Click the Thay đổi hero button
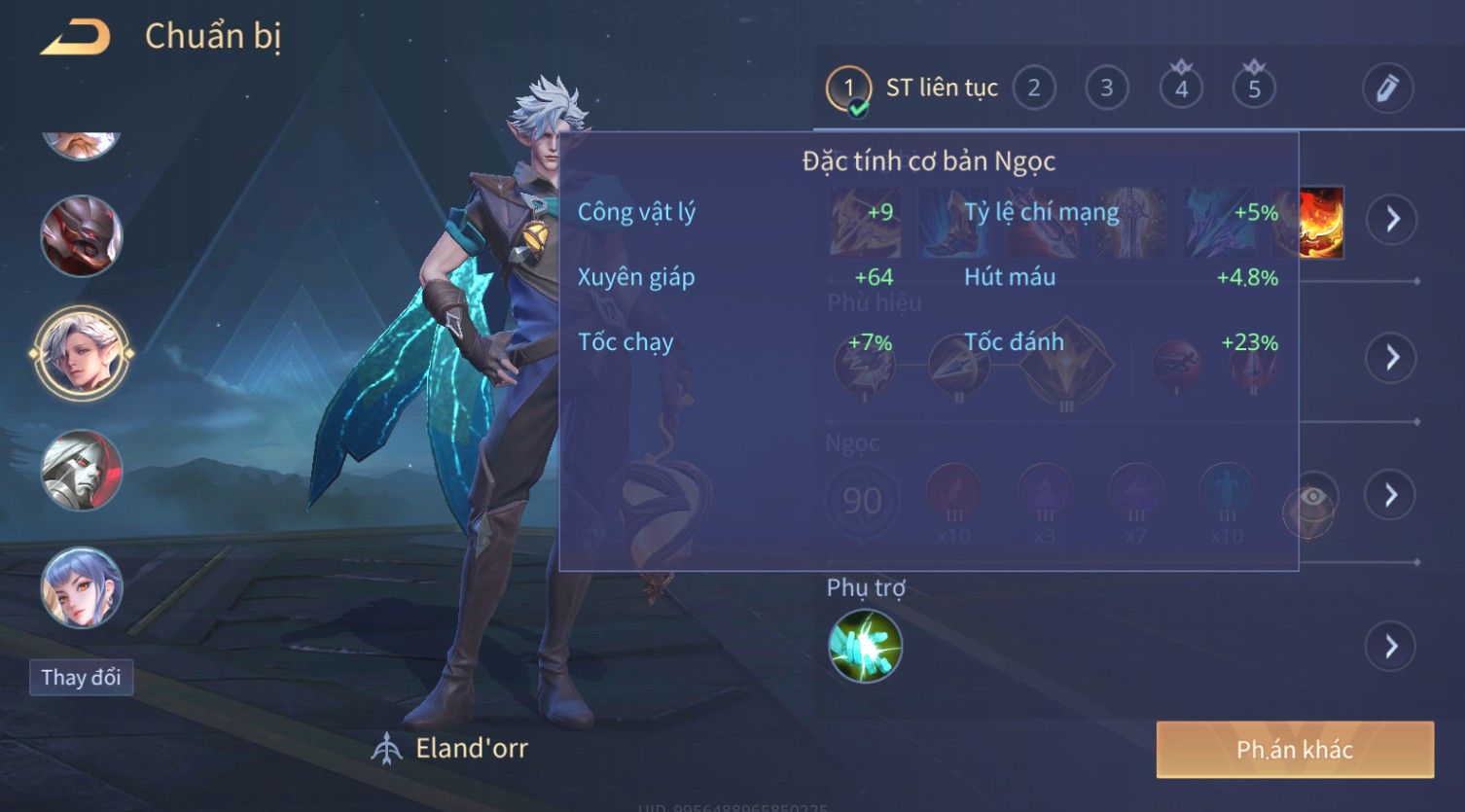Image resolution: width=1465 pixels, height=812 pixels. point(81,677)
